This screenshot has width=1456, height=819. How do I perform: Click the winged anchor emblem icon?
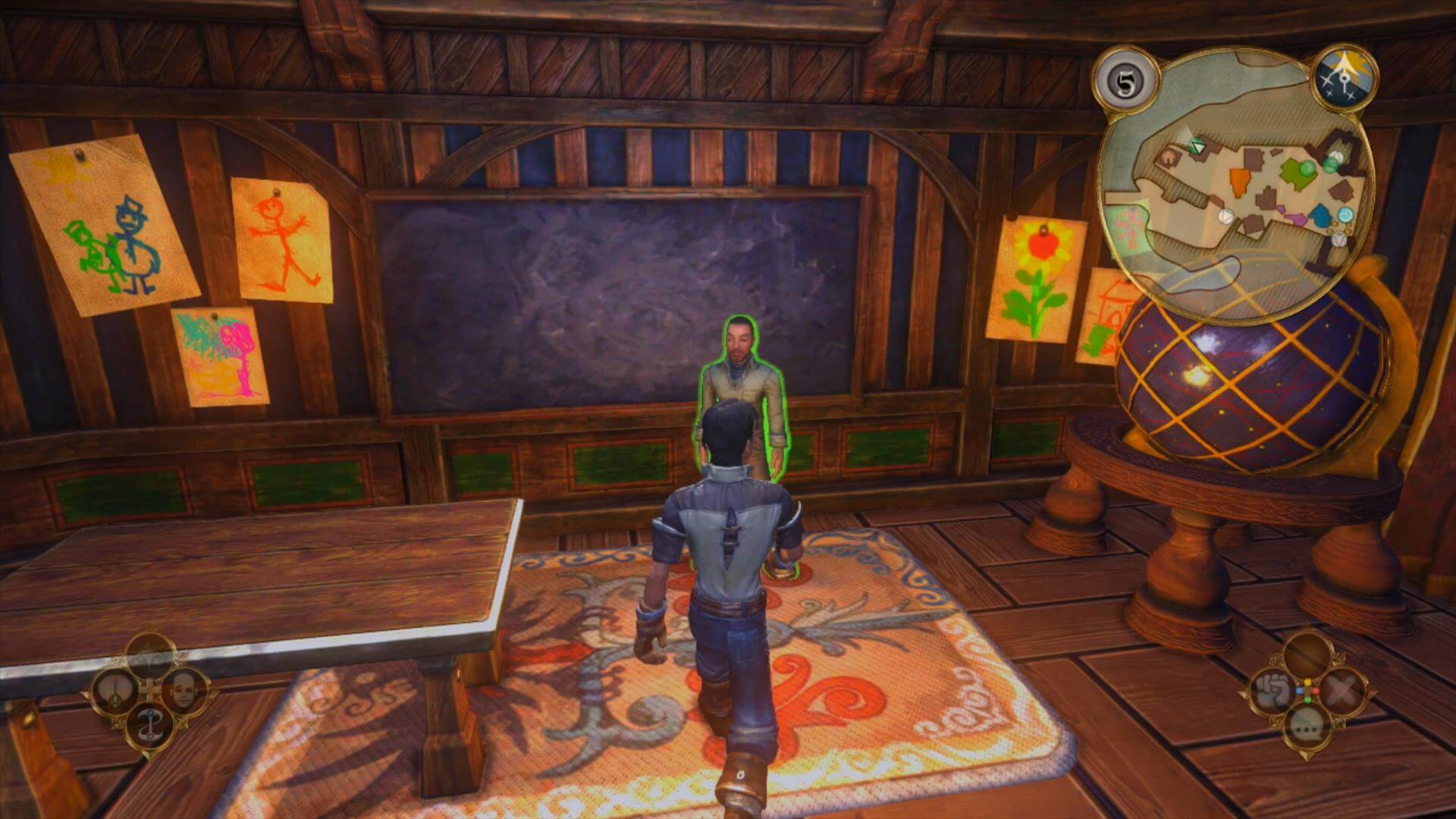[x=150, y=723]
